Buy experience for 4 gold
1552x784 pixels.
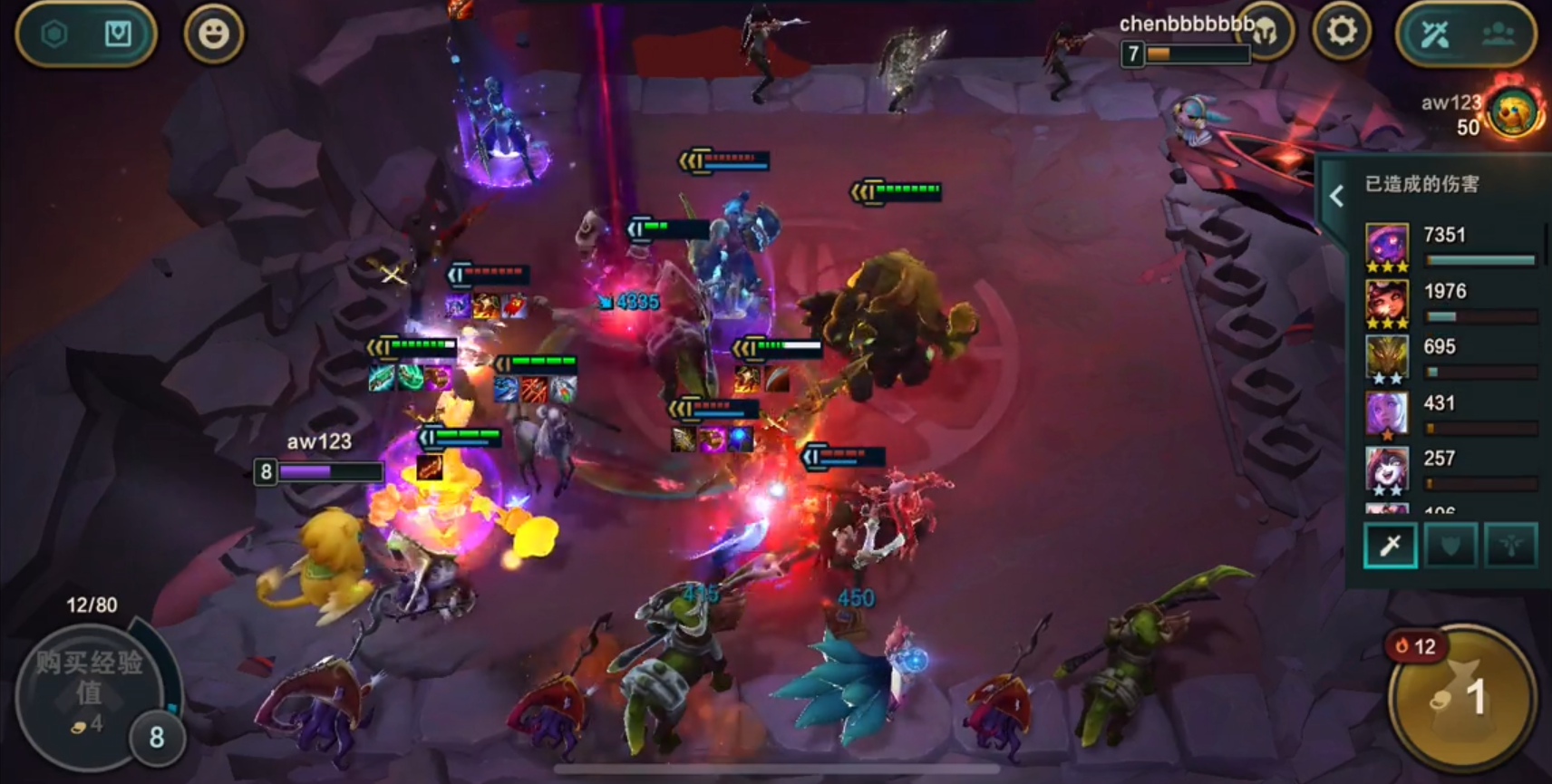click(x=89, y=691)
